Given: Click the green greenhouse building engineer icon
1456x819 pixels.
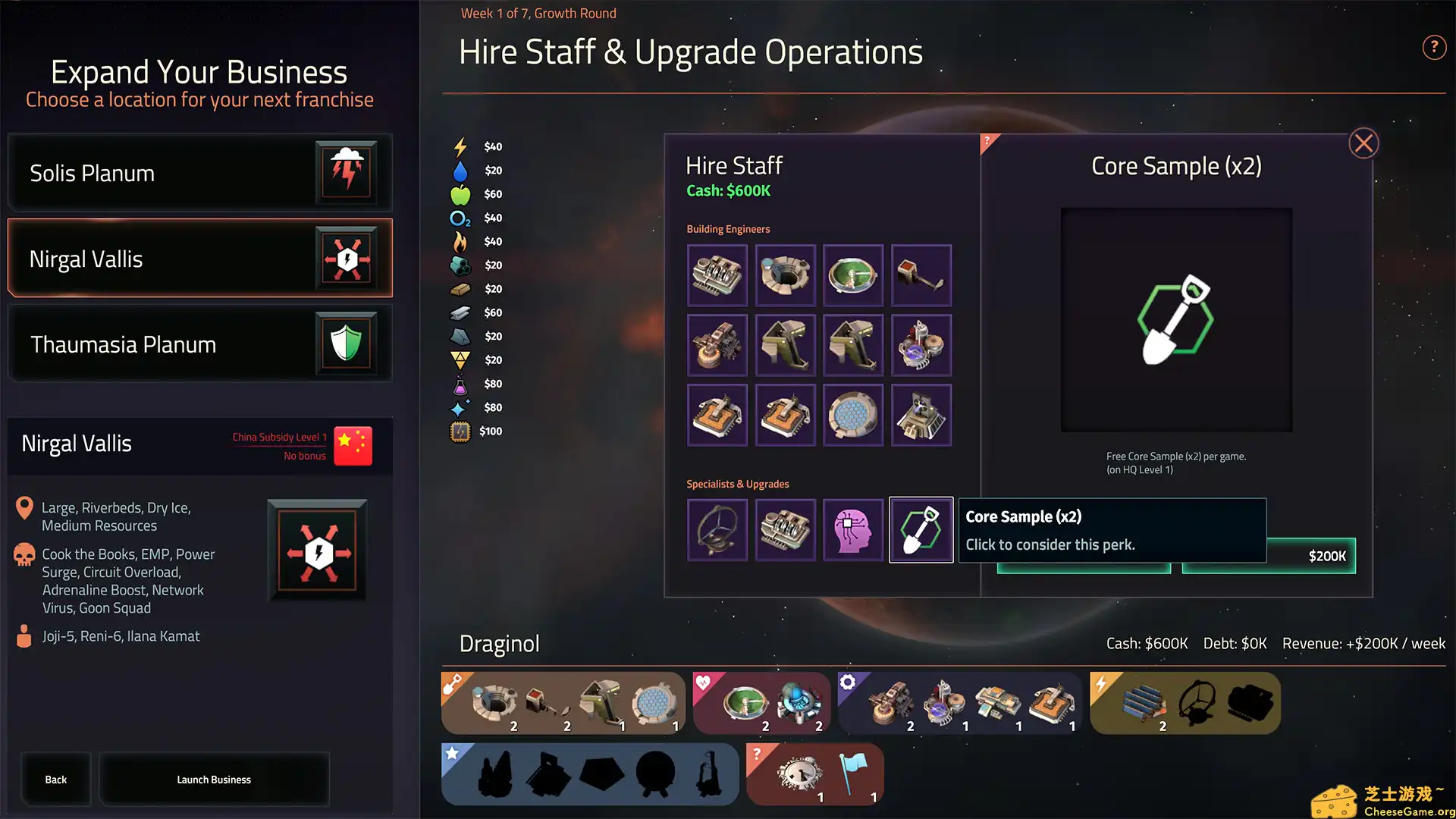Looking at the screenshot, I should point(853,275).
